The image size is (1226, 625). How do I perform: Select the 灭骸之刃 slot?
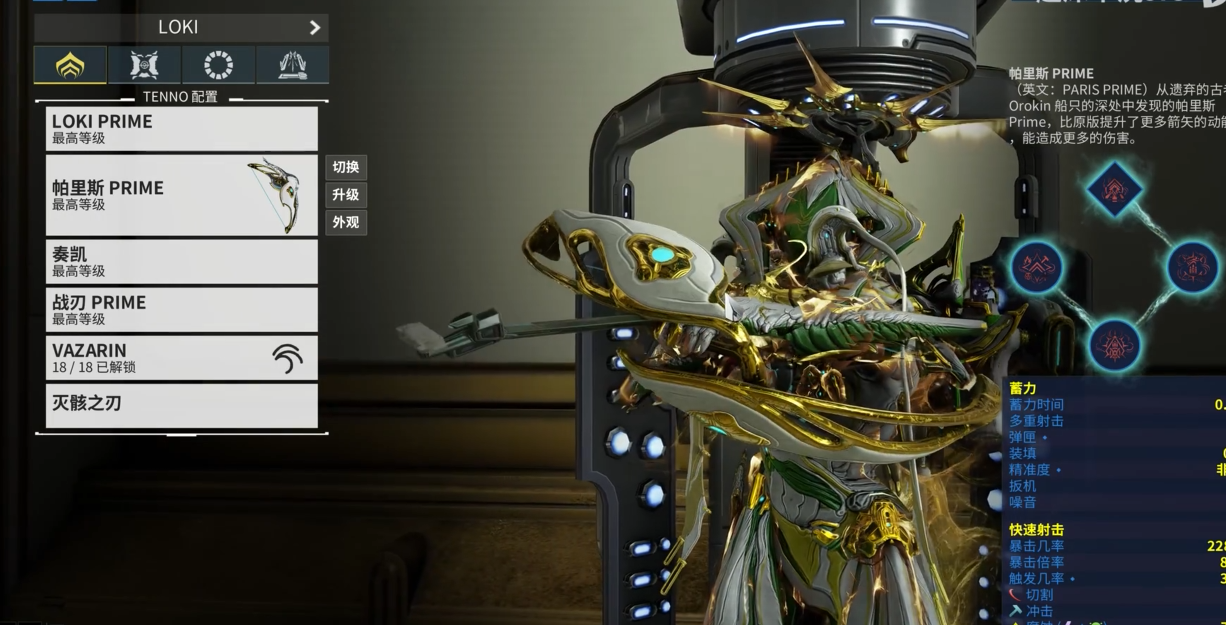tap(181, 405)
